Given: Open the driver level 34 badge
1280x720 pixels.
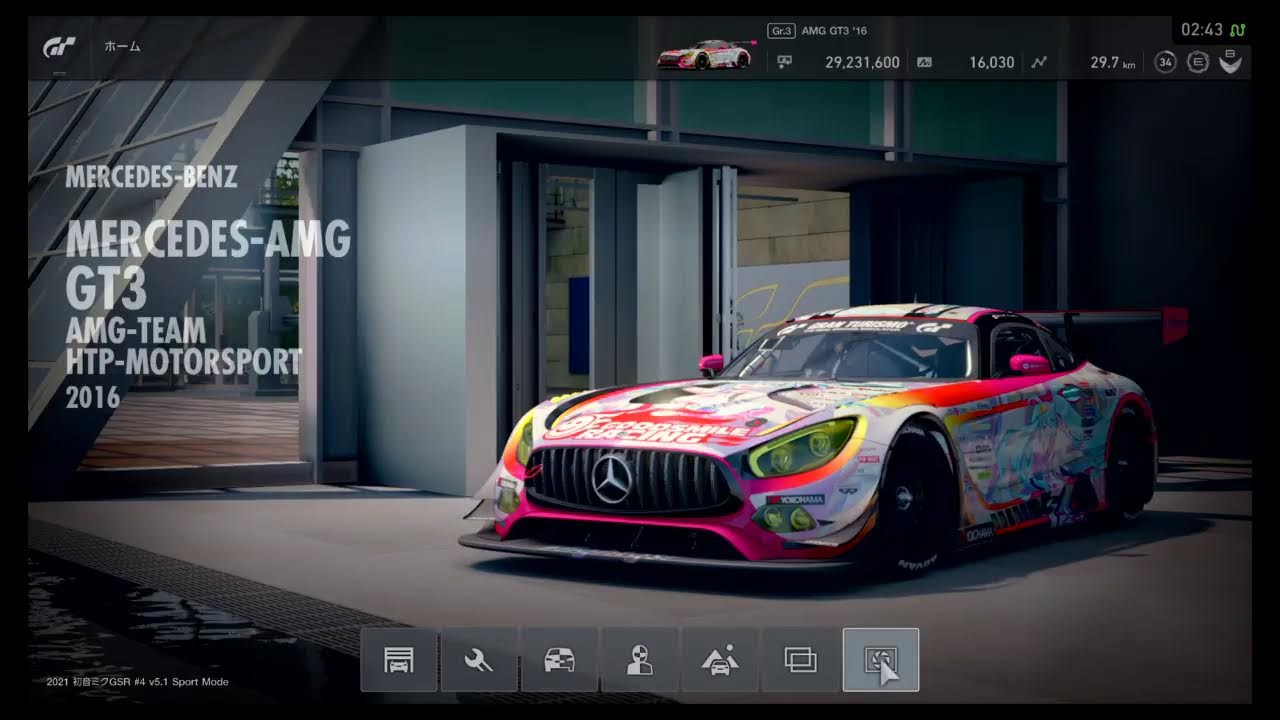Looking at the screenshot, I should pyautogui.click(x=1165, y=62).
